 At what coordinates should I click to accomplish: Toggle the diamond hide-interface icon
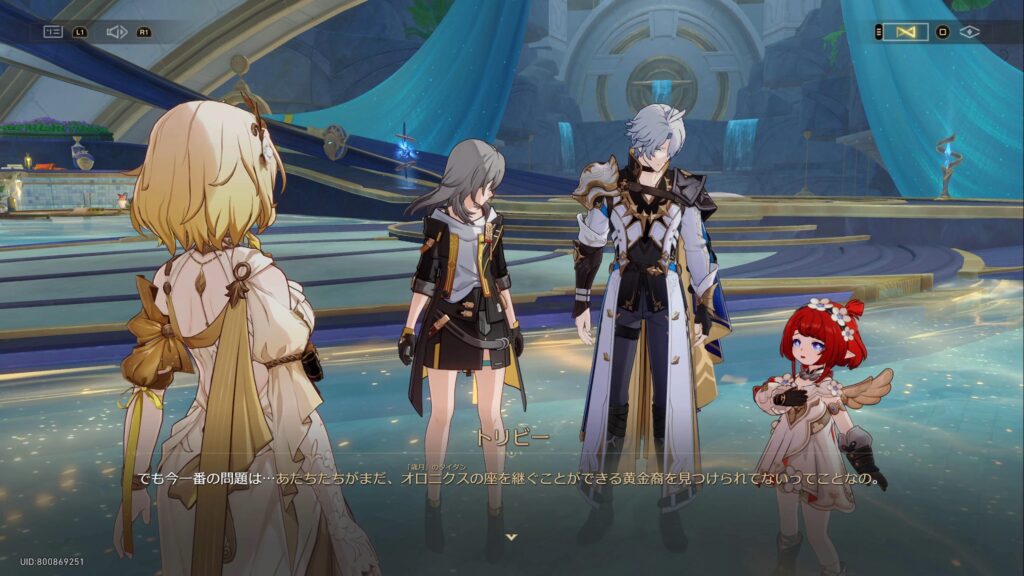click(968, 32)
